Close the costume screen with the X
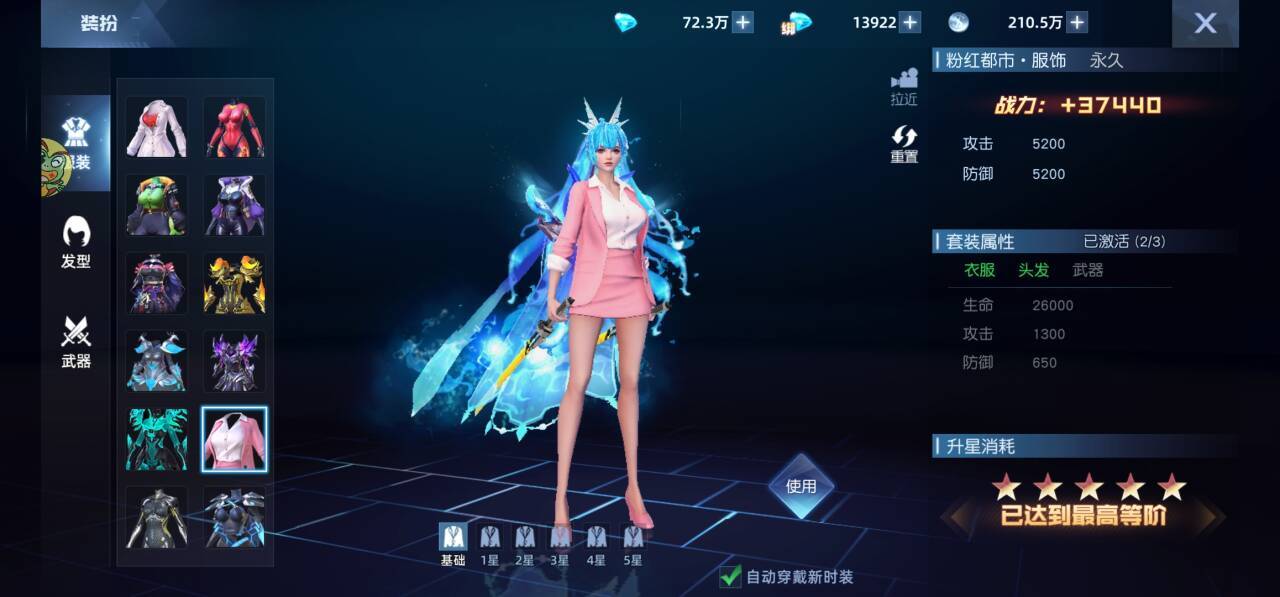Viewport: 1280px width, 597px height. click(1205, 23)
